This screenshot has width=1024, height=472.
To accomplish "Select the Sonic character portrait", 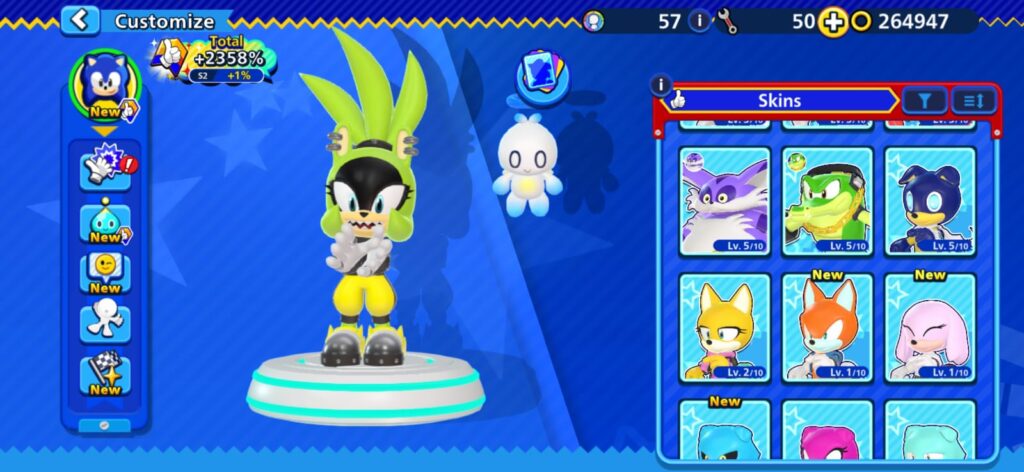I will click(x=105, y=82).
